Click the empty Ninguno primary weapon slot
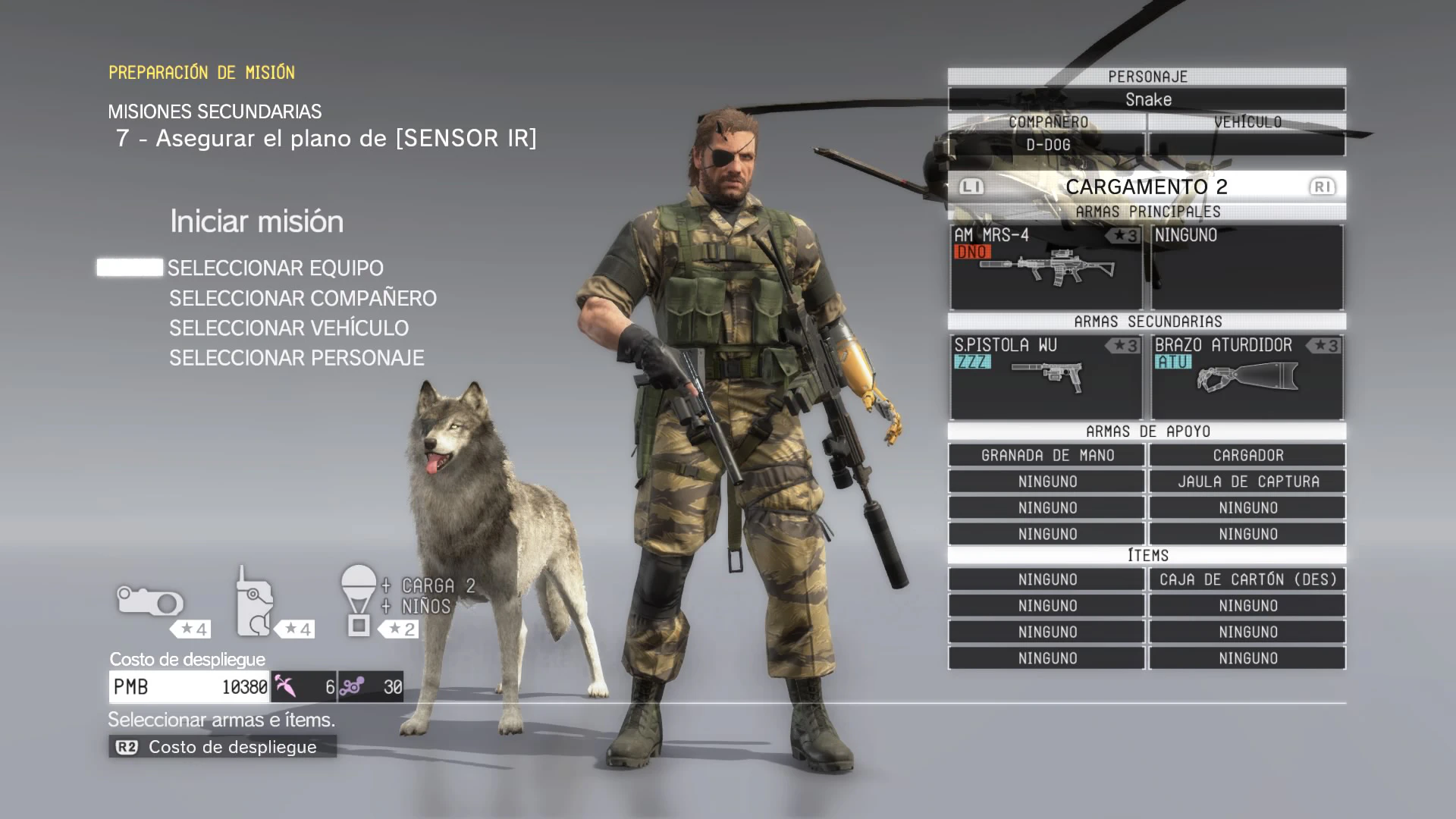The width and height of the screenshot is (1456, 819). [1247, 267]
